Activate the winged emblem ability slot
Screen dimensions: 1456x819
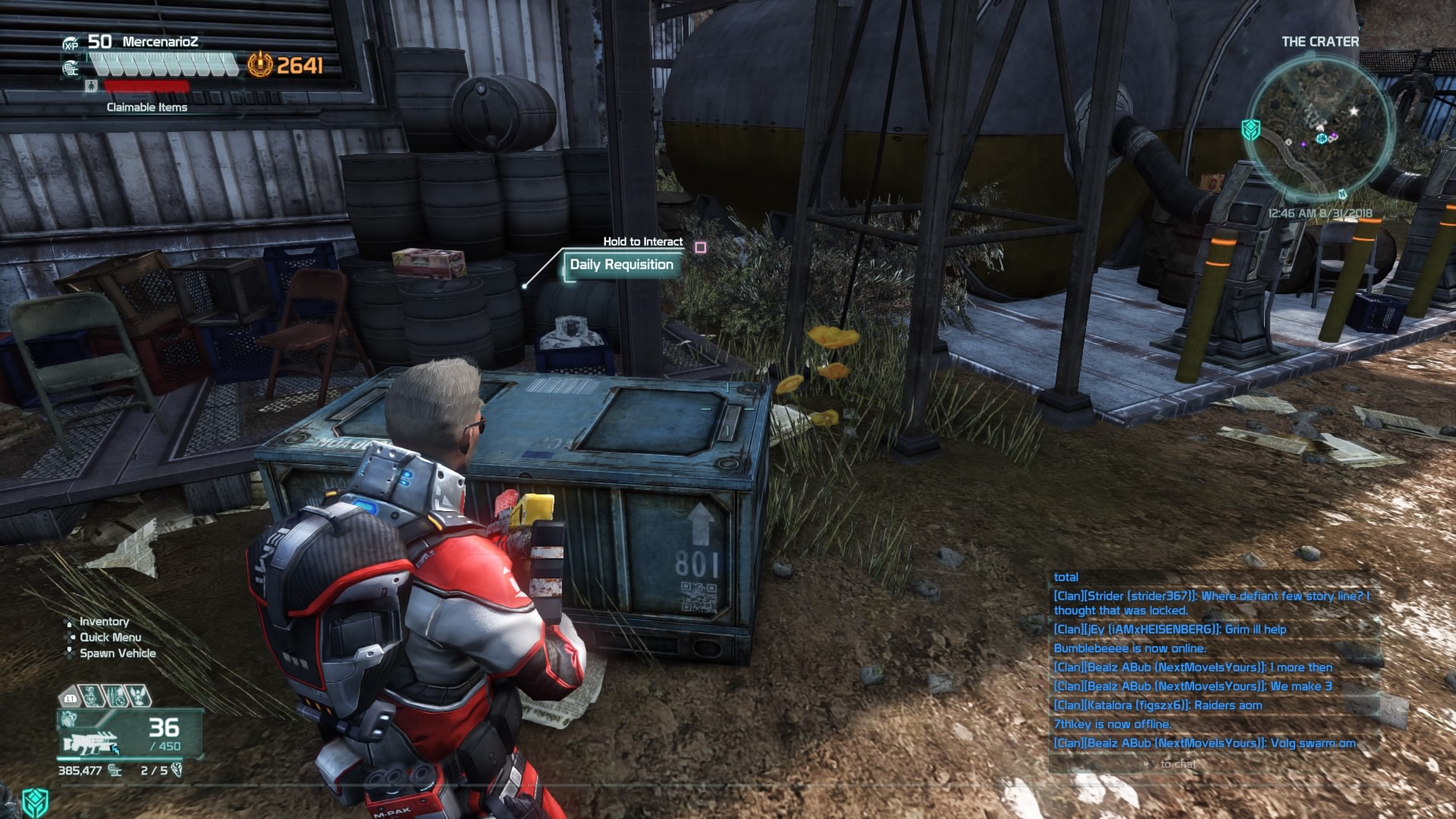(x=138, y=695)
